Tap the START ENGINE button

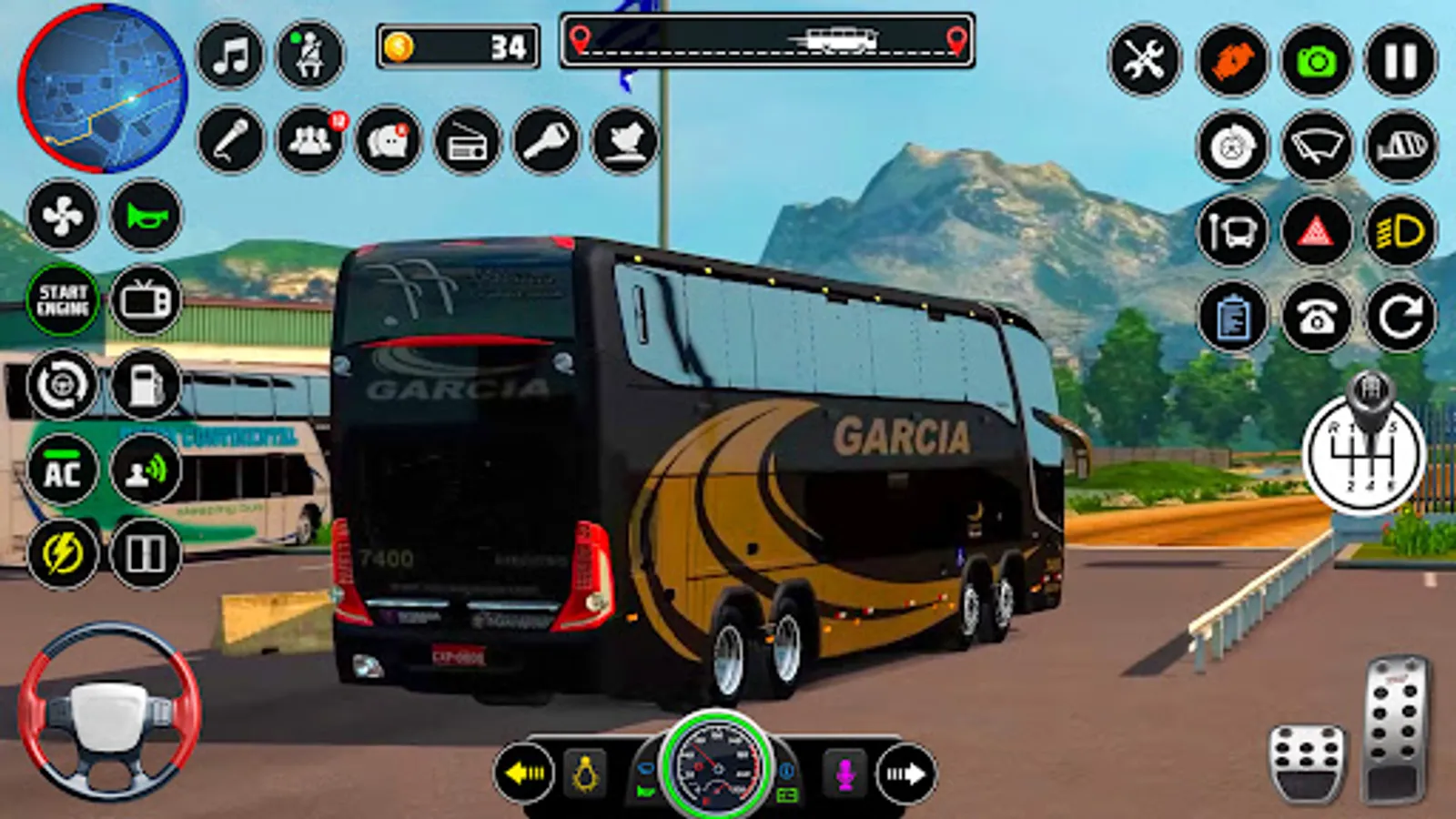pos(63,300)
